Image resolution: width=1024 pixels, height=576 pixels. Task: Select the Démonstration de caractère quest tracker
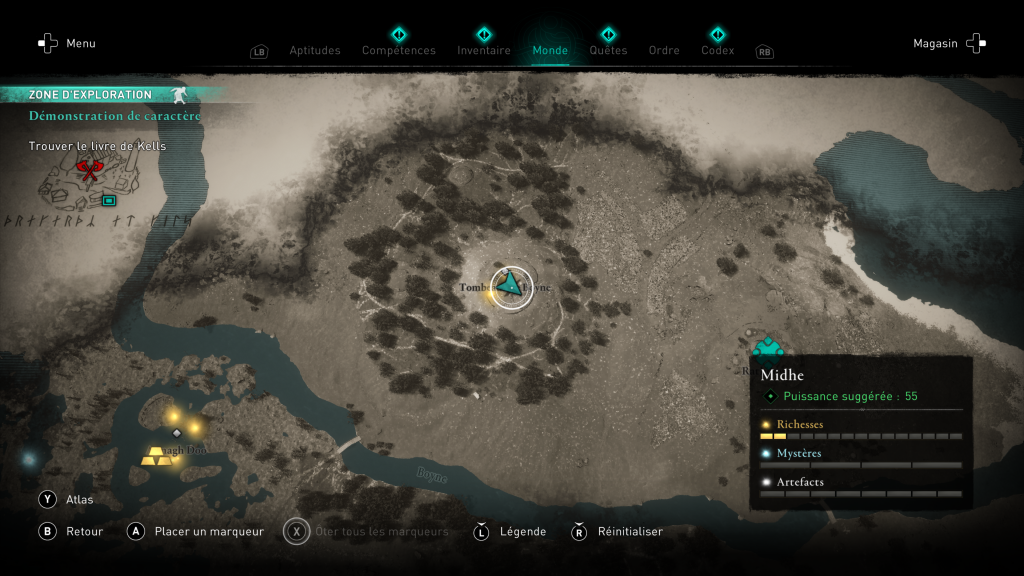(114, 116)
